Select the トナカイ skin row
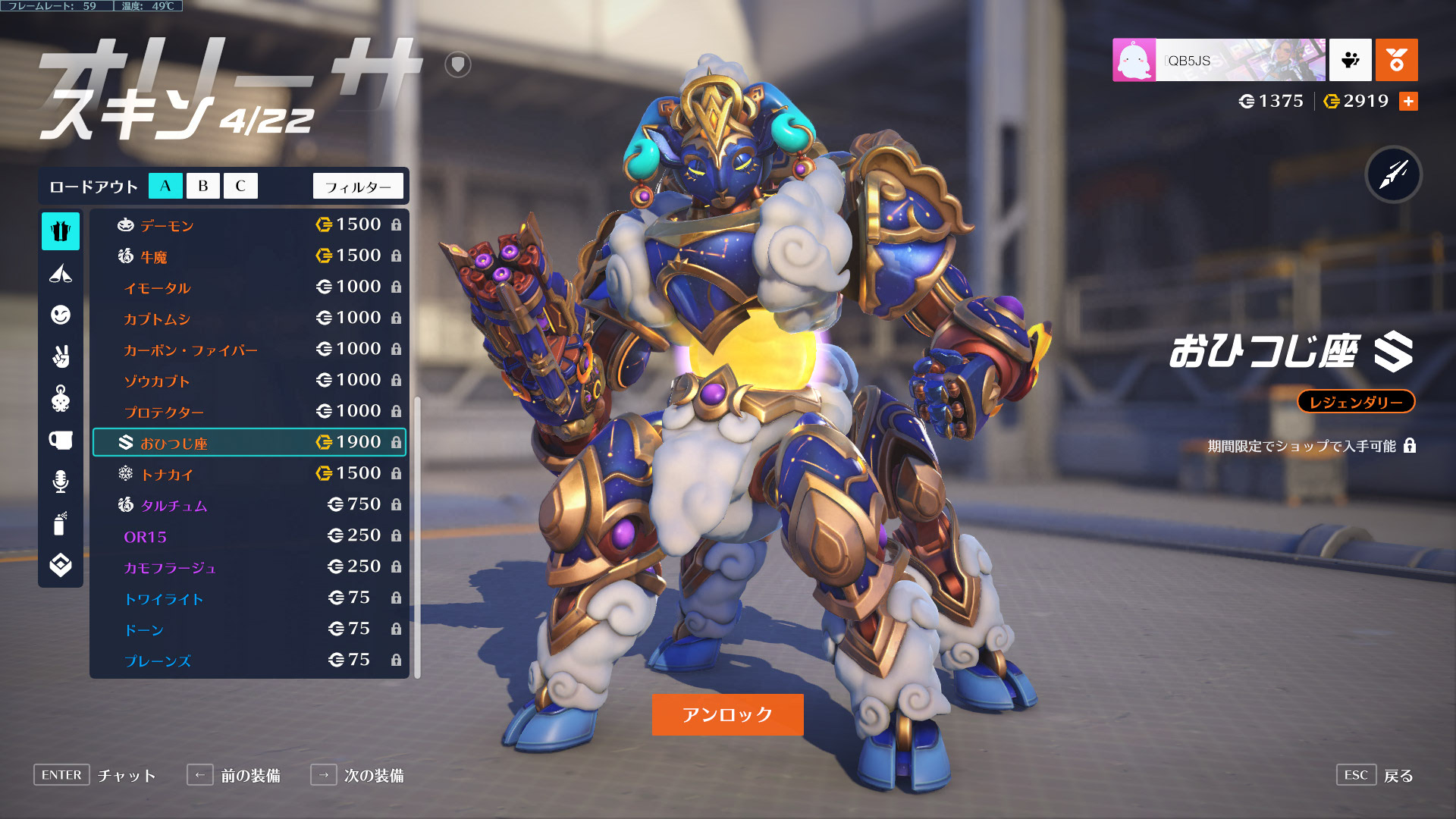1456x819 pixels. pyautogui.click(x=249, y=474)
